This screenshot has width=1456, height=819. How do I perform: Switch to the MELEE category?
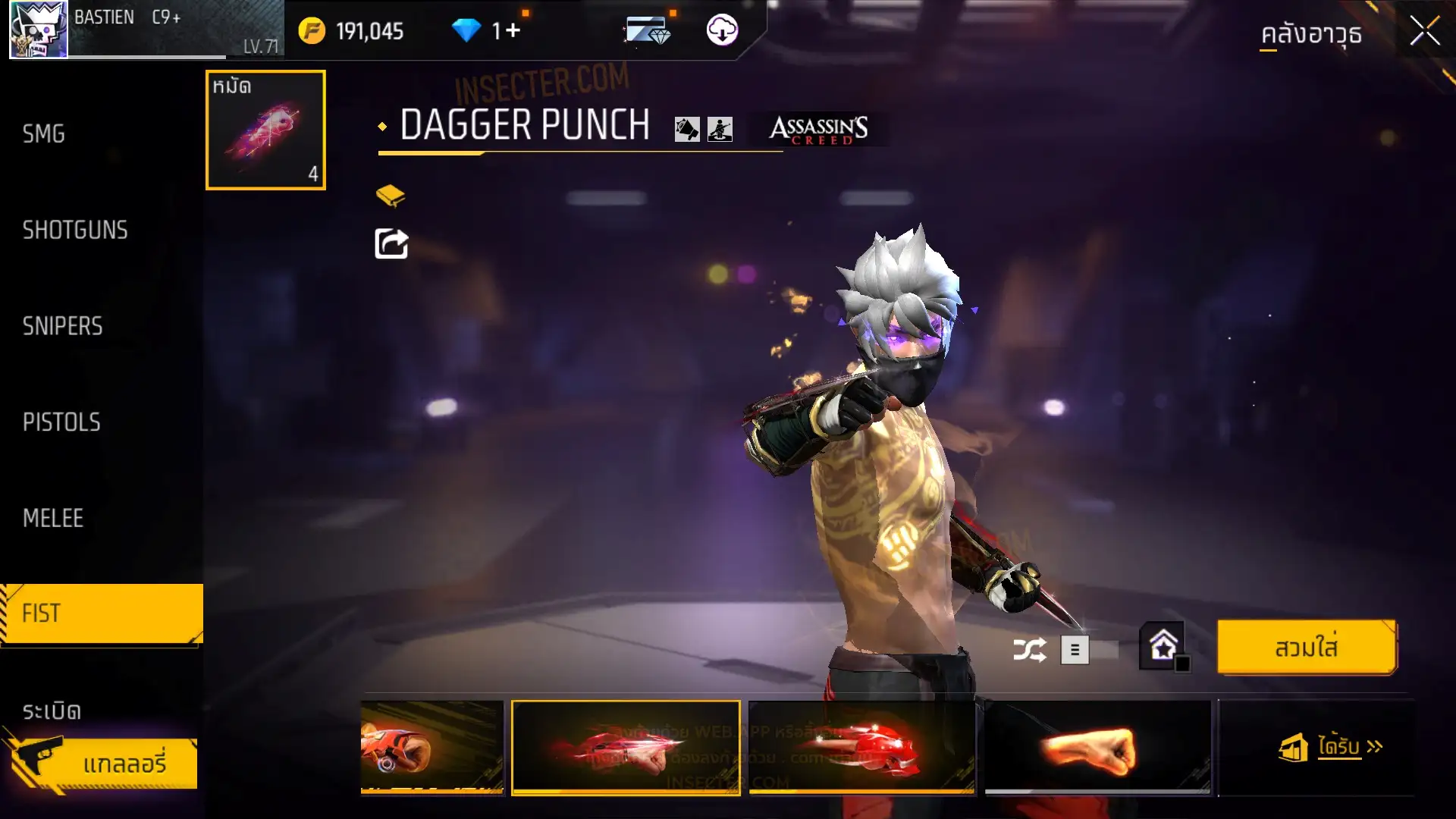pos(53,519)
